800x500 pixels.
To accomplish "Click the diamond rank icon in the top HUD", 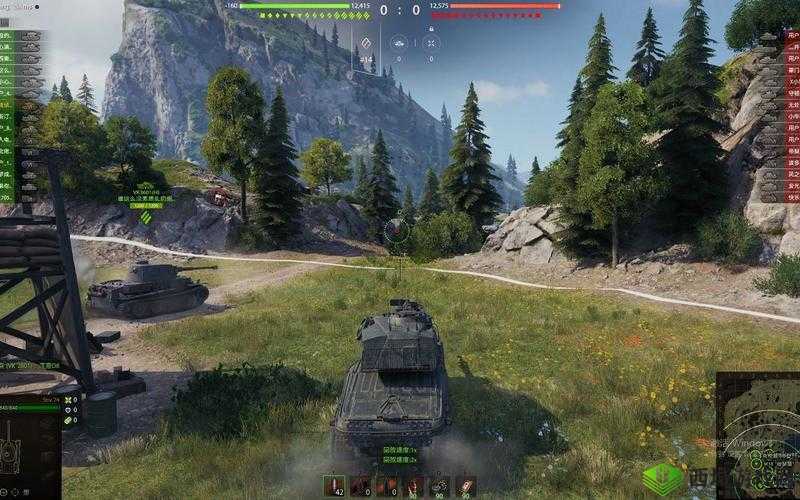I will [x=366, y=43].
